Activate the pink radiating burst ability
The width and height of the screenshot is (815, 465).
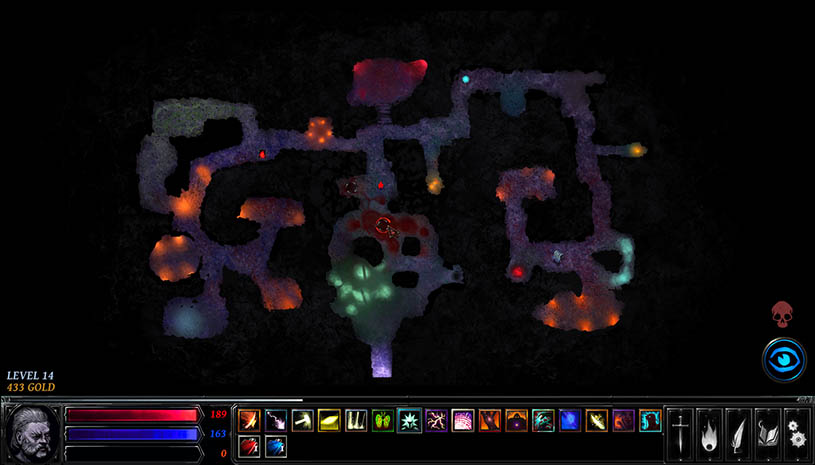(x=463, y=421)
